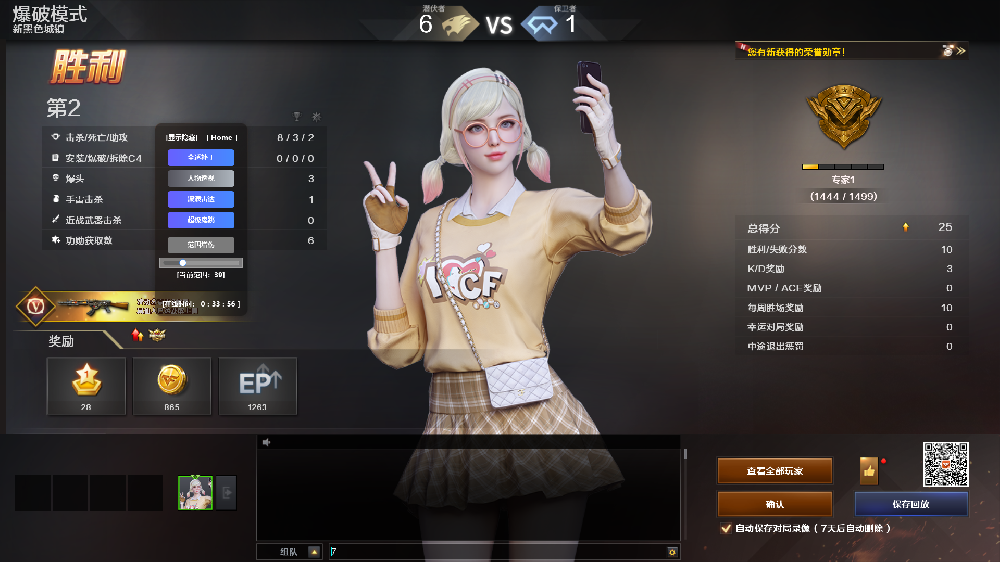Select the star rank reward tile
Image resolution: width=1000 pixels, height=562 pixels.
point(86,385)
